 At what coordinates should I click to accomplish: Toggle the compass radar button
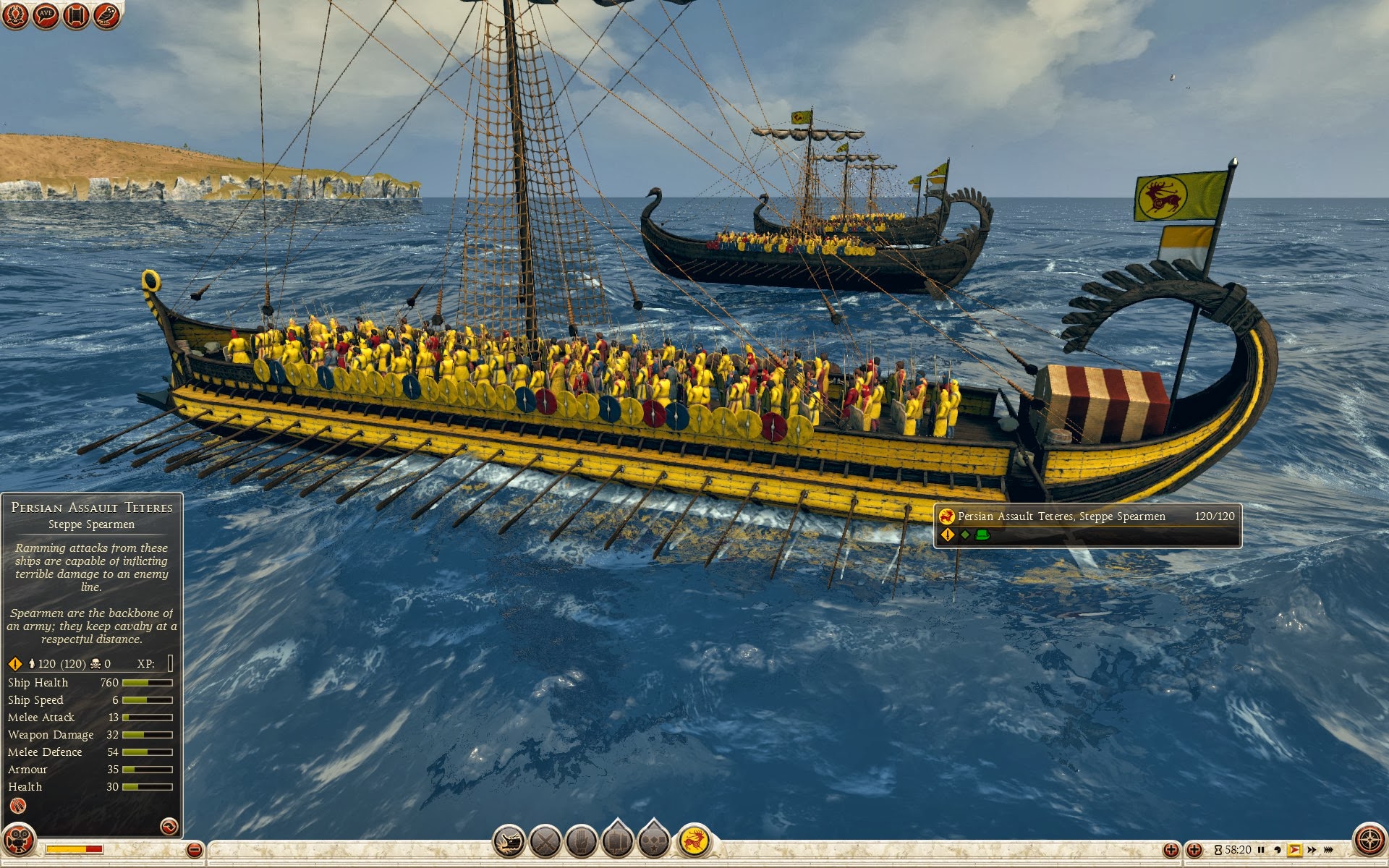pos(1369,841)
